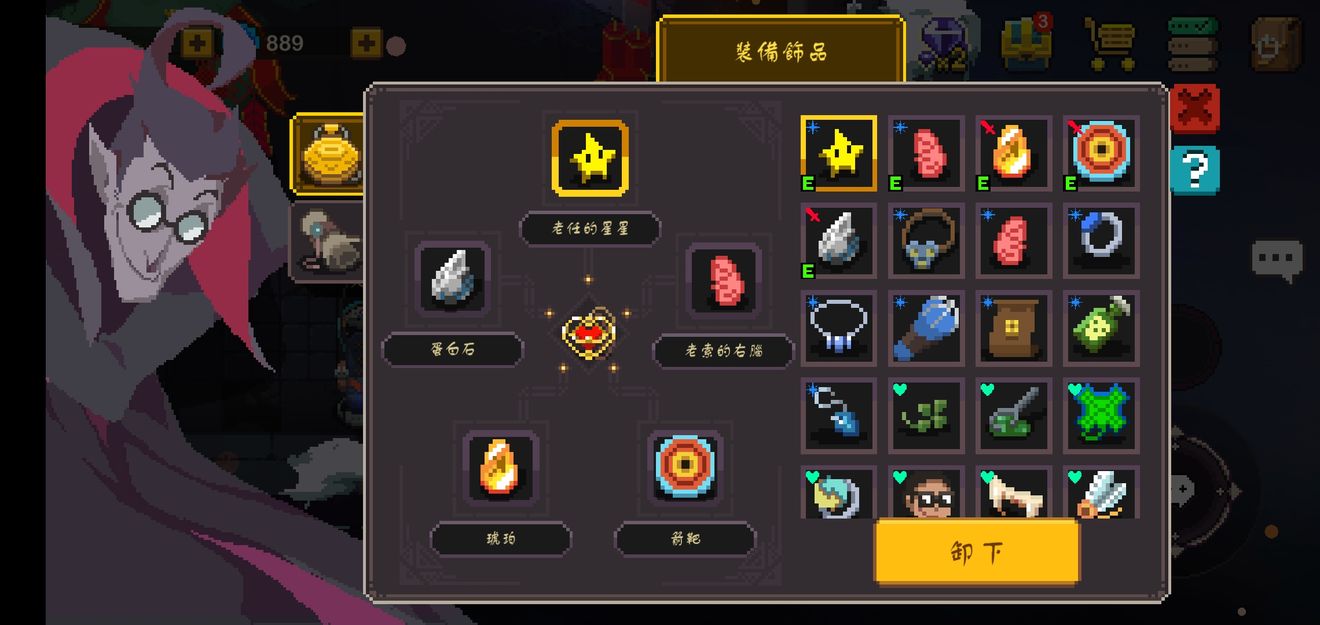This screenshot has width=1320, height=625.
Task: Choose the brown scroll item in inventory
Action: (1013, 327)
